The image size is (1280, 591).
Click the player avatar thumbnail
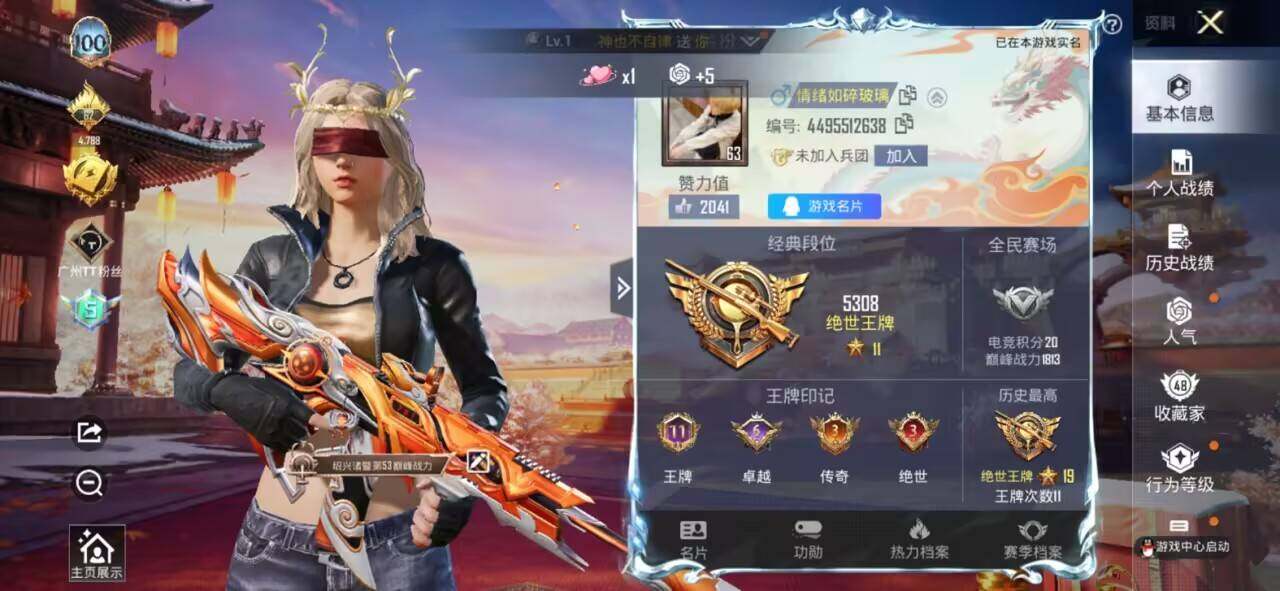click(704, 122)
